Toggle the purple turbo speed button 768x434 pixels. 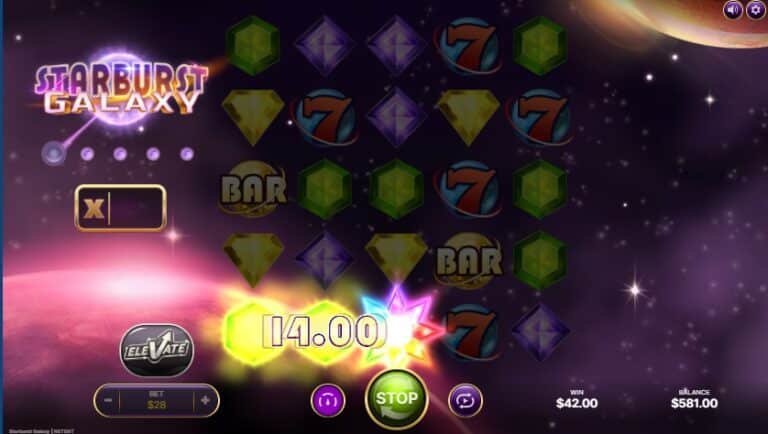tap(328, 399)
